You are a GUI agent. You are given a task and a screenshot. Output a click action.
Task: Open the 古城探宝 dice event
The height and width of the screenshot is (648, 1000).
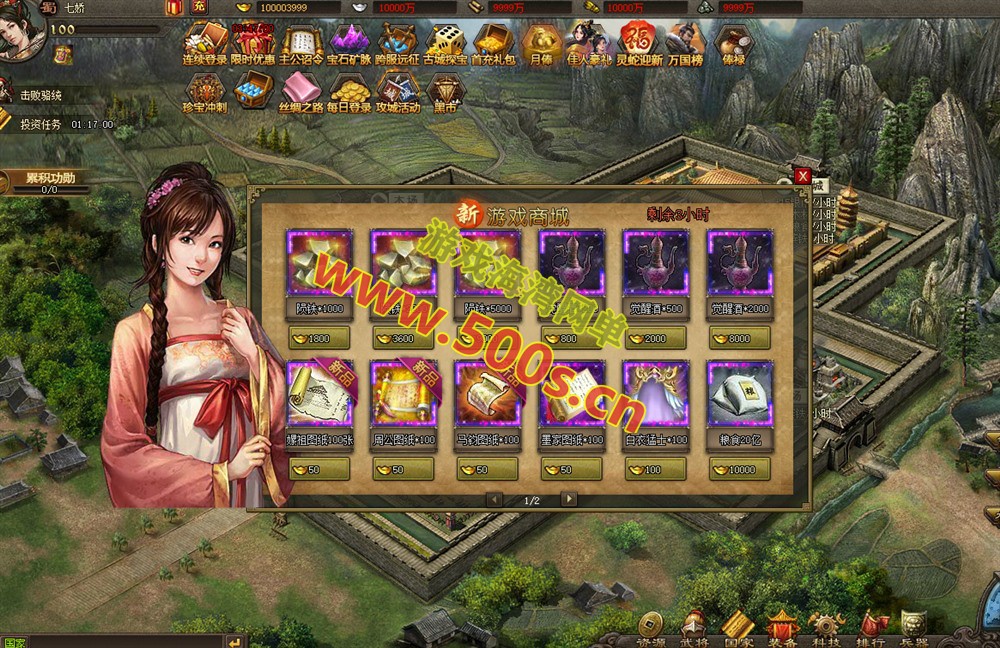[x=445, y=45]
